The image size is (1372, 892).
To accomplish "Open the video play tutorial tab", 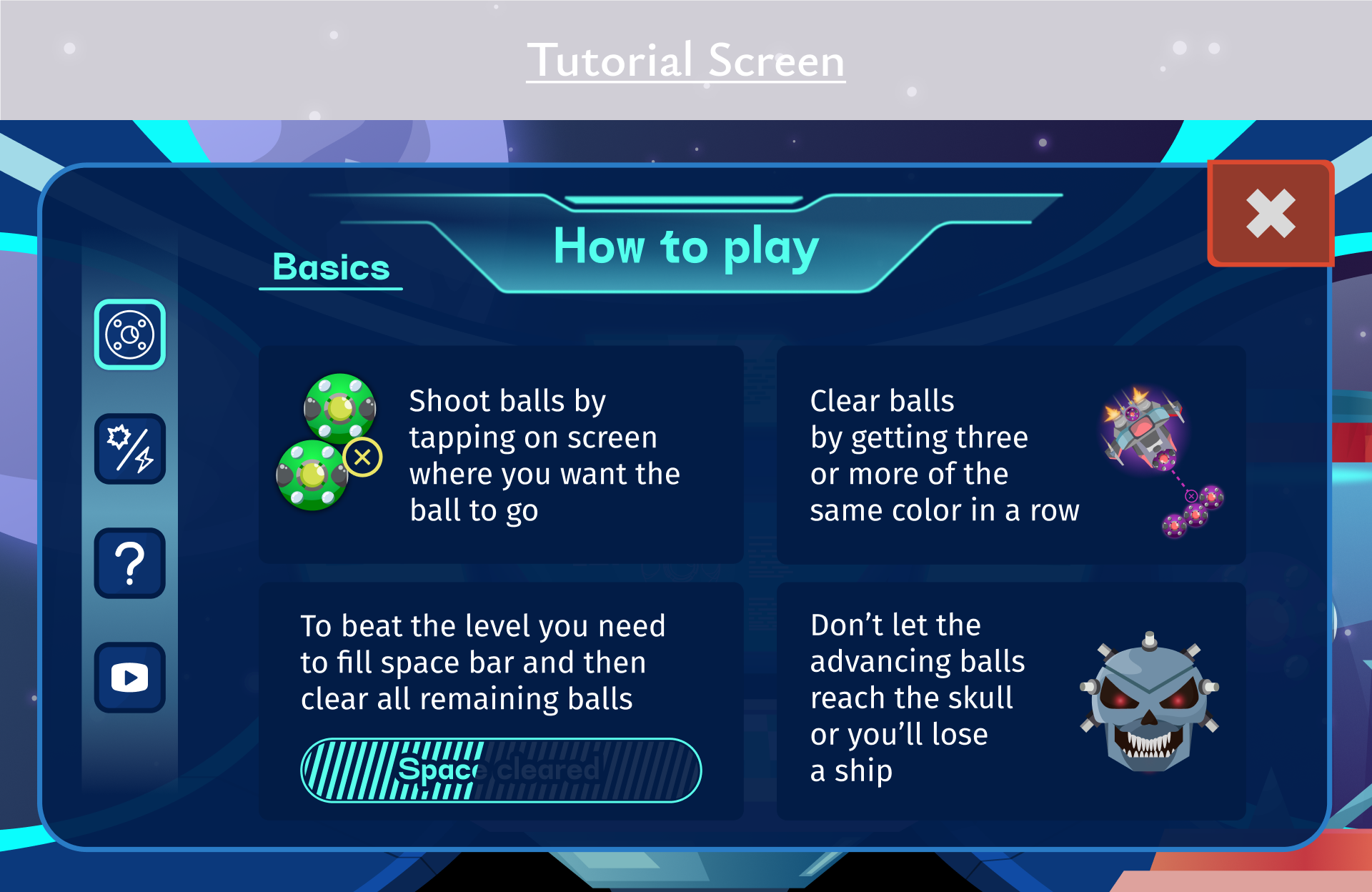I will coord(130,677).
